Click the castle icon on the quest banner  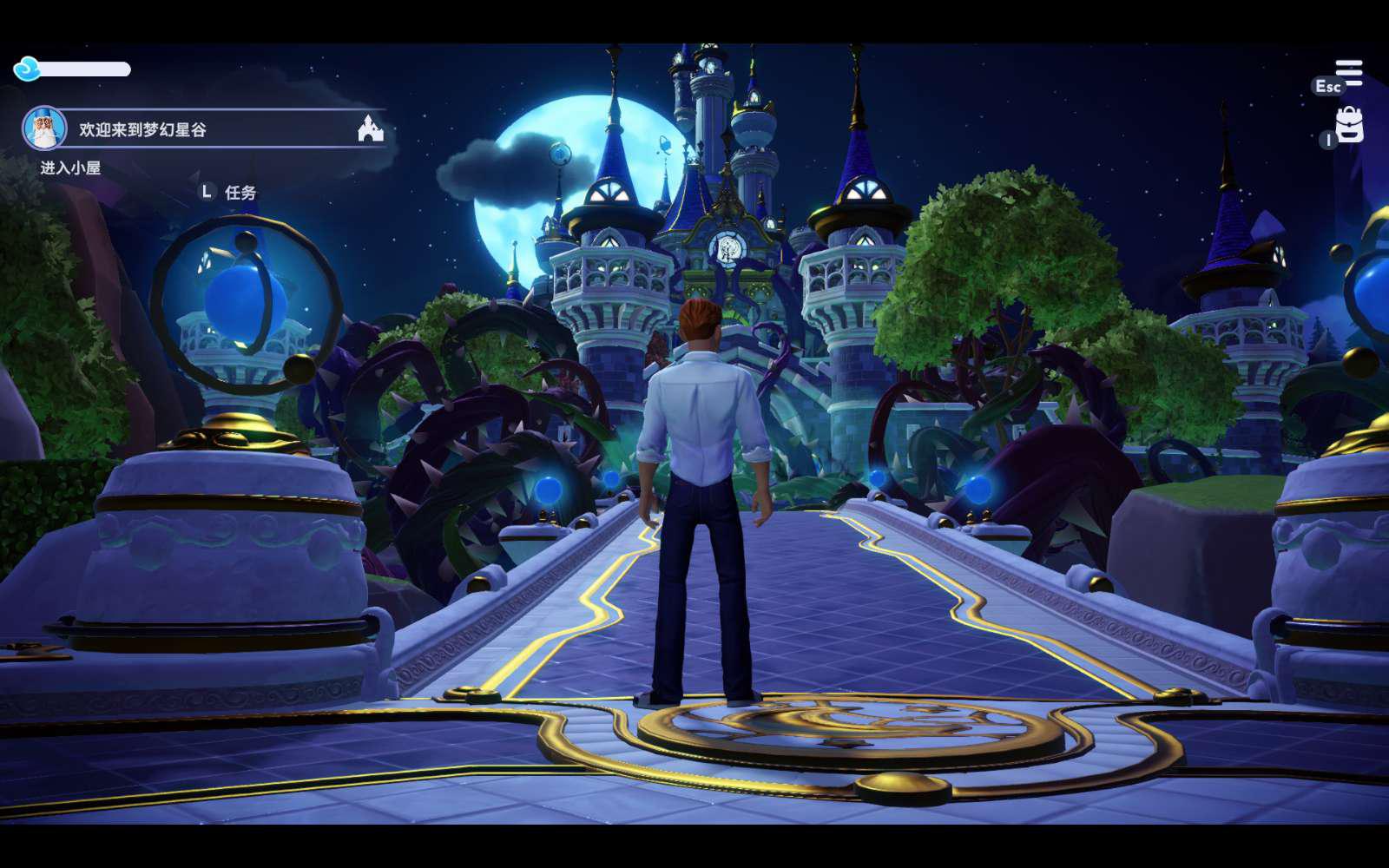(371, 129)
